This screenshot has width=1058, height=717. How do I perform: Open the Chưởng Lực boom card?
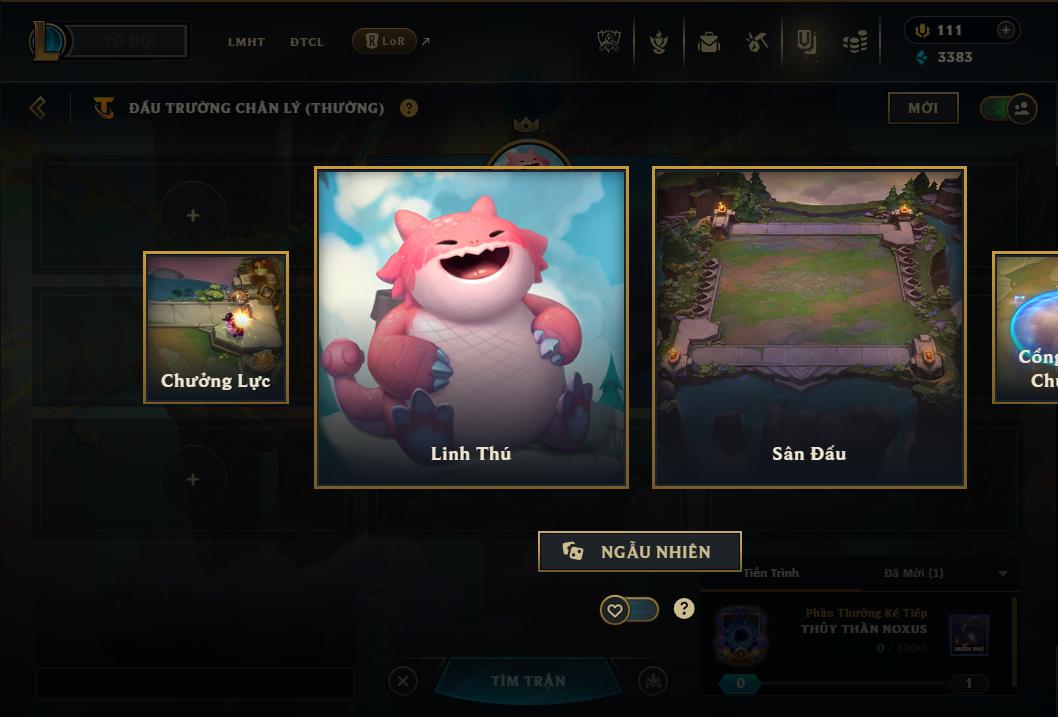tap(216, 327)
